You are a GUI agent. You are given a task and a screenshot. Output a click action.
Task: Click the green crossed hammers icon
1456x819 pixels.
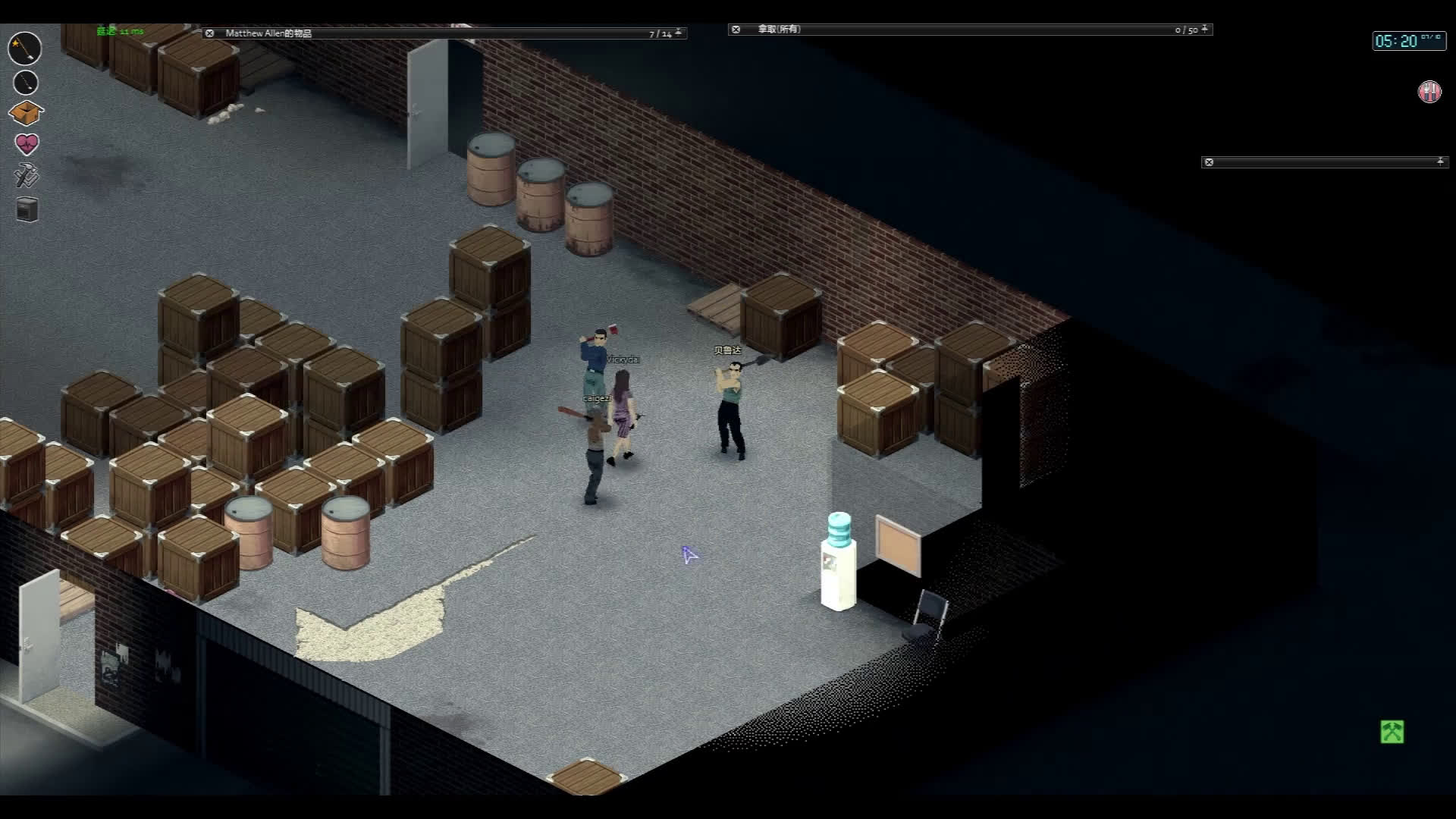pos(1392,732)
